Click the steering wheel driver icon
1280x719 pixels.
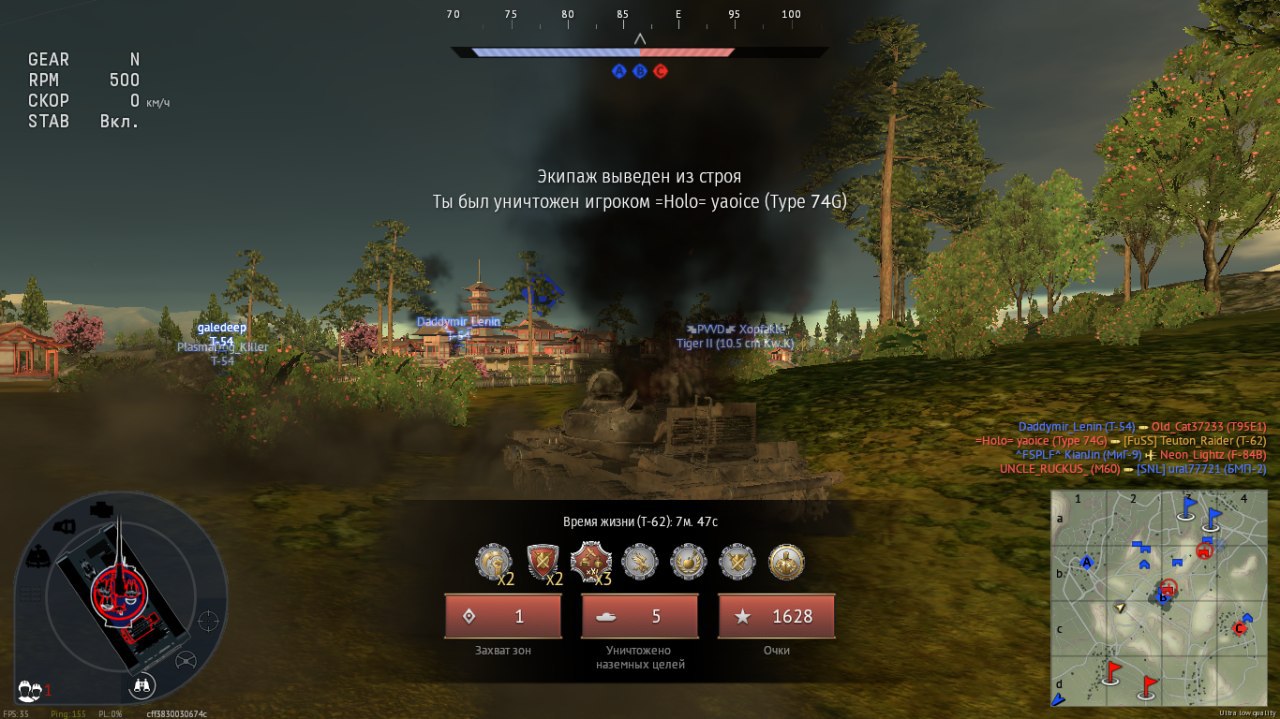[186, 660]
